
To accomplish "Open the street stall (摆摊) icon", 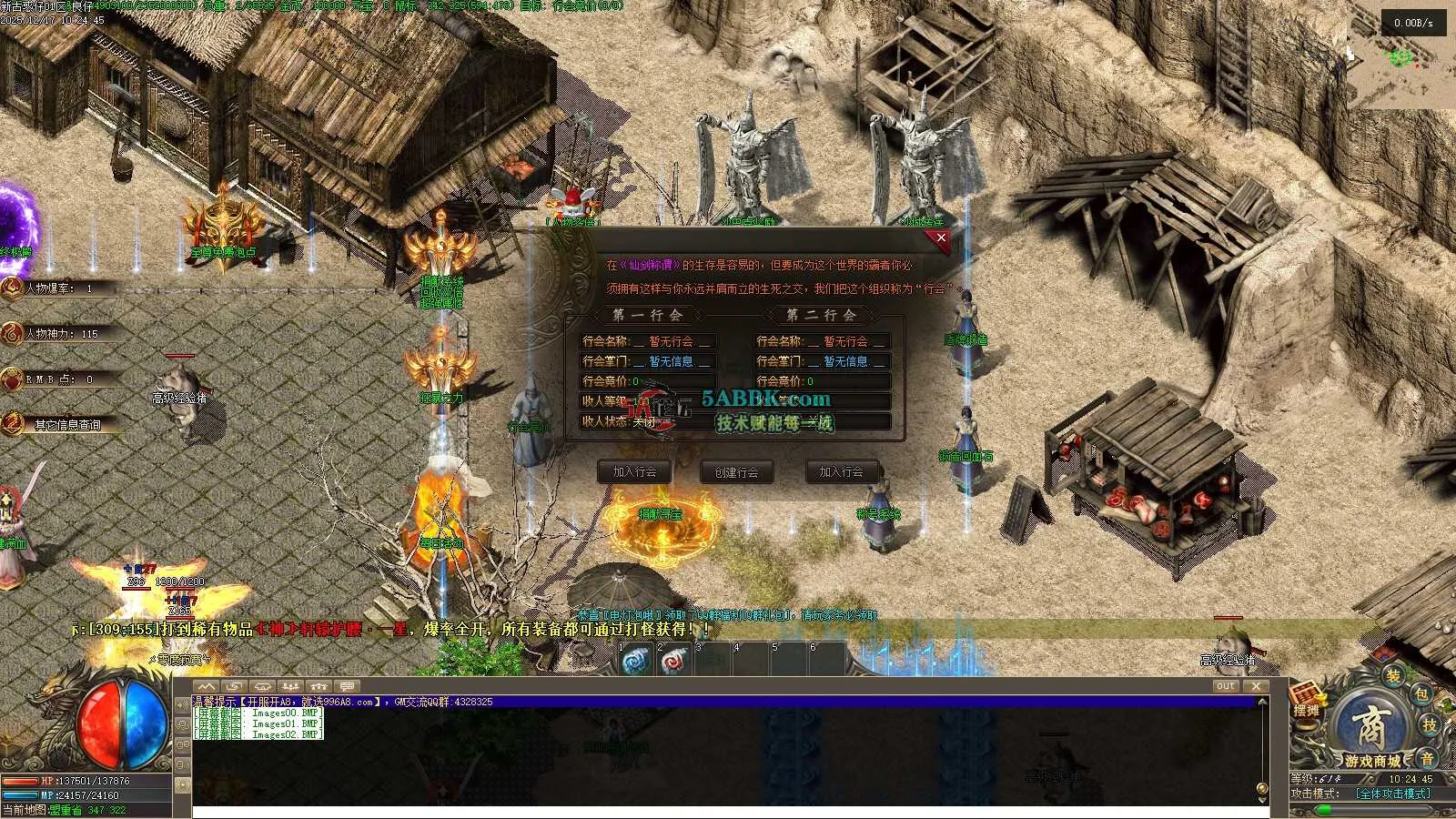I will tap(1306, 701).
